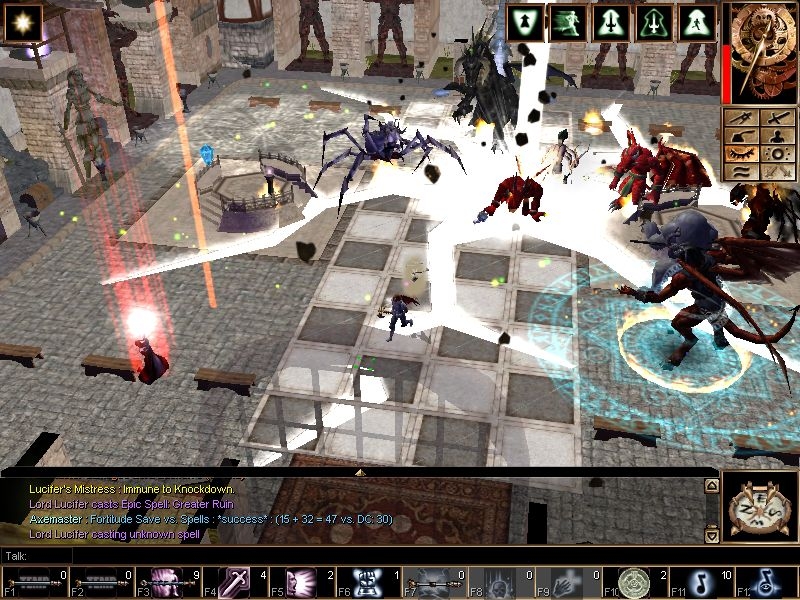Activate the closed-eye rest button
Image resolution: width=800 pixels, height=600 pixels.
(741, 154)
